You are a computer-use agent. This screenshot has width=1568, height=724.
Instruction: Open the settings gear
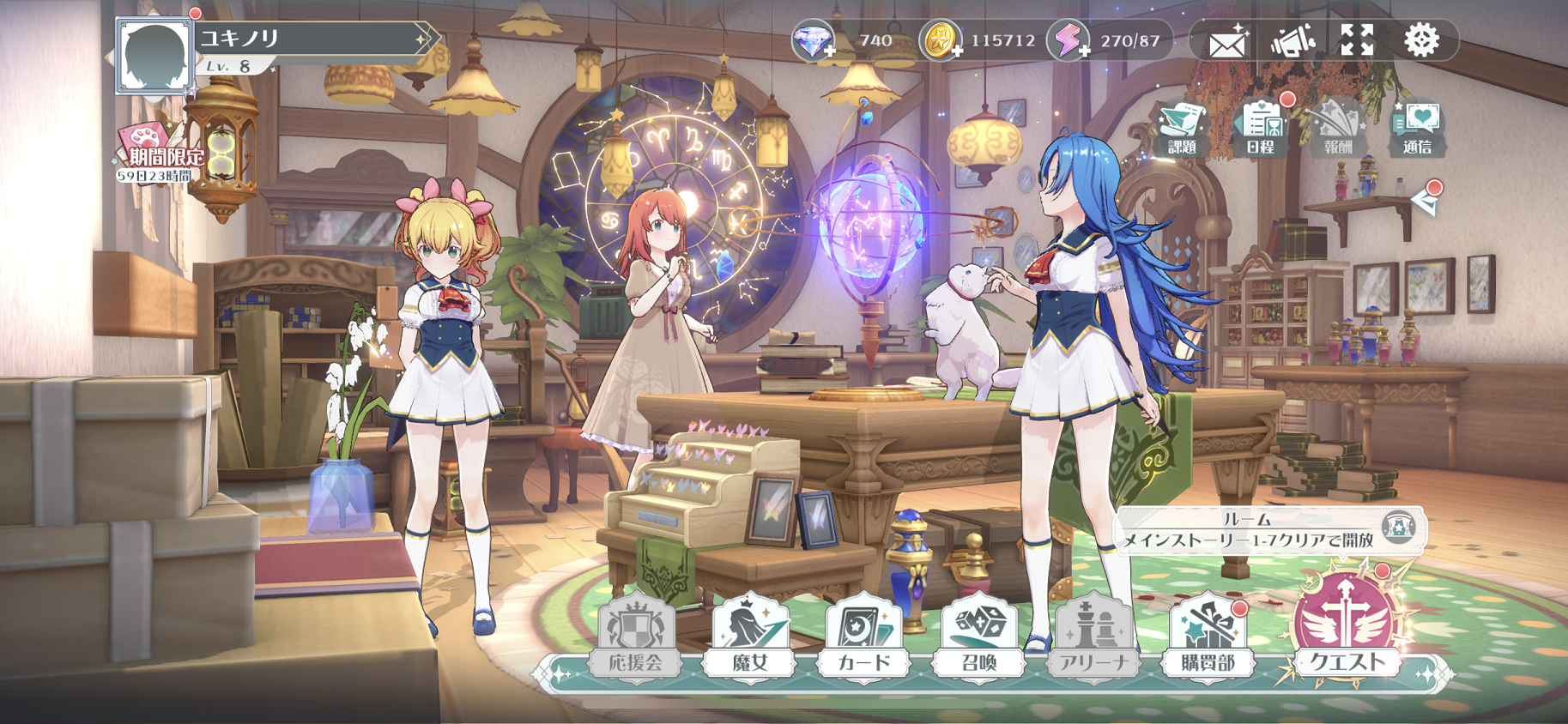click(1425, 39)
